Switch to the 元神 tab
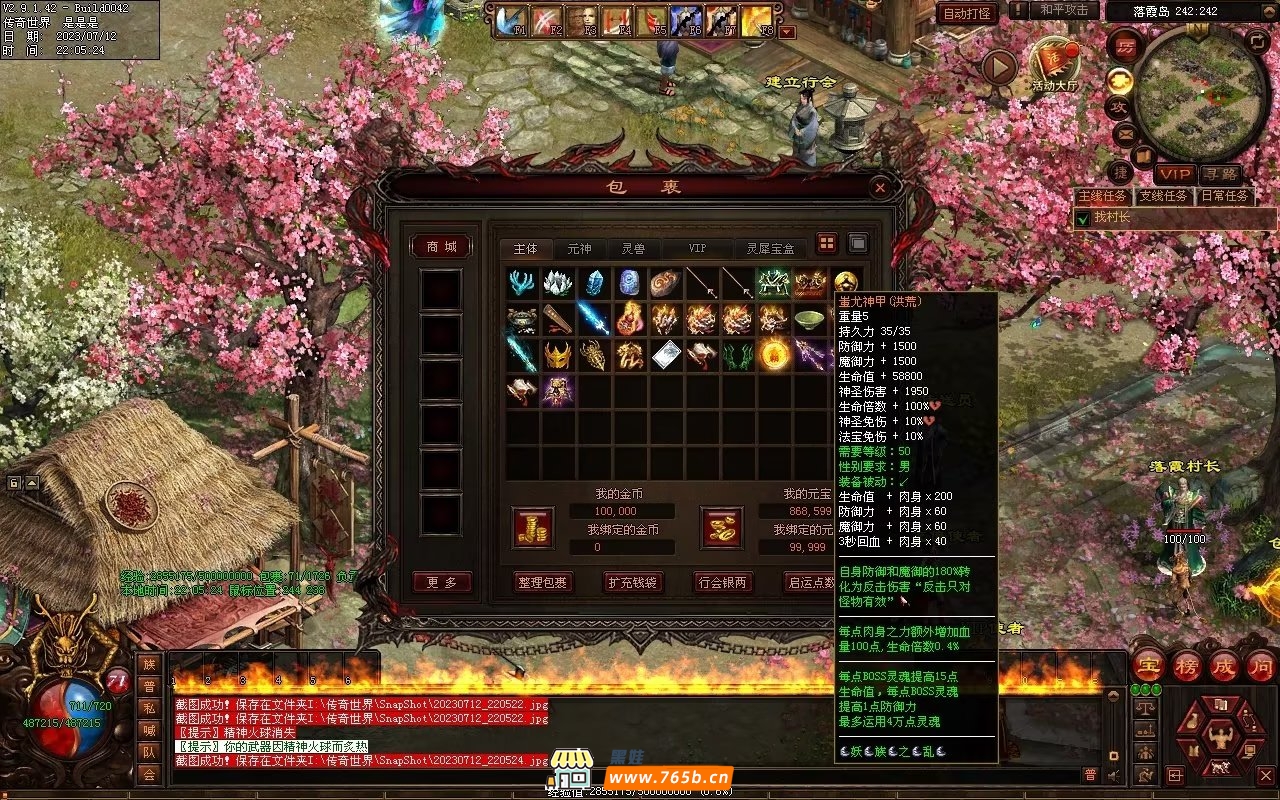This screenshot has width=1280, height=800. pyautogui.click(x=579, y=249)
